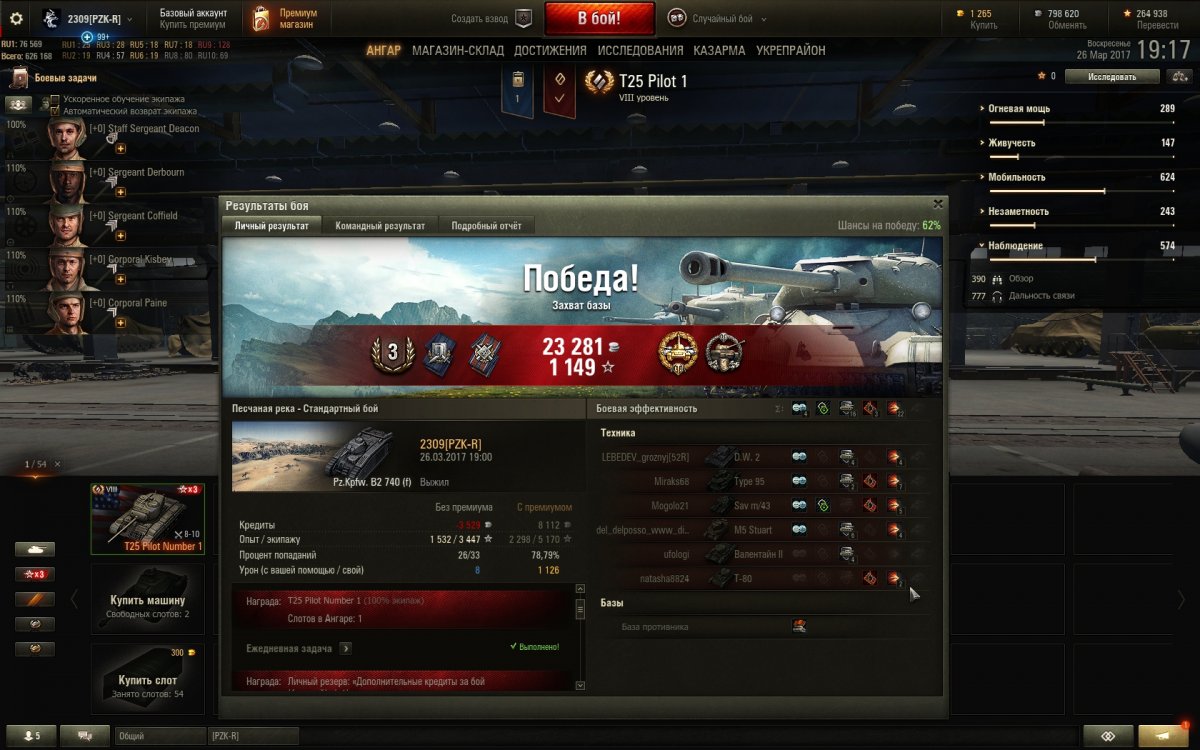Start battle with the В бой! button
The height and width of the screenshot is (750, 1200).
pyautogui.click(x=599, y=18)
